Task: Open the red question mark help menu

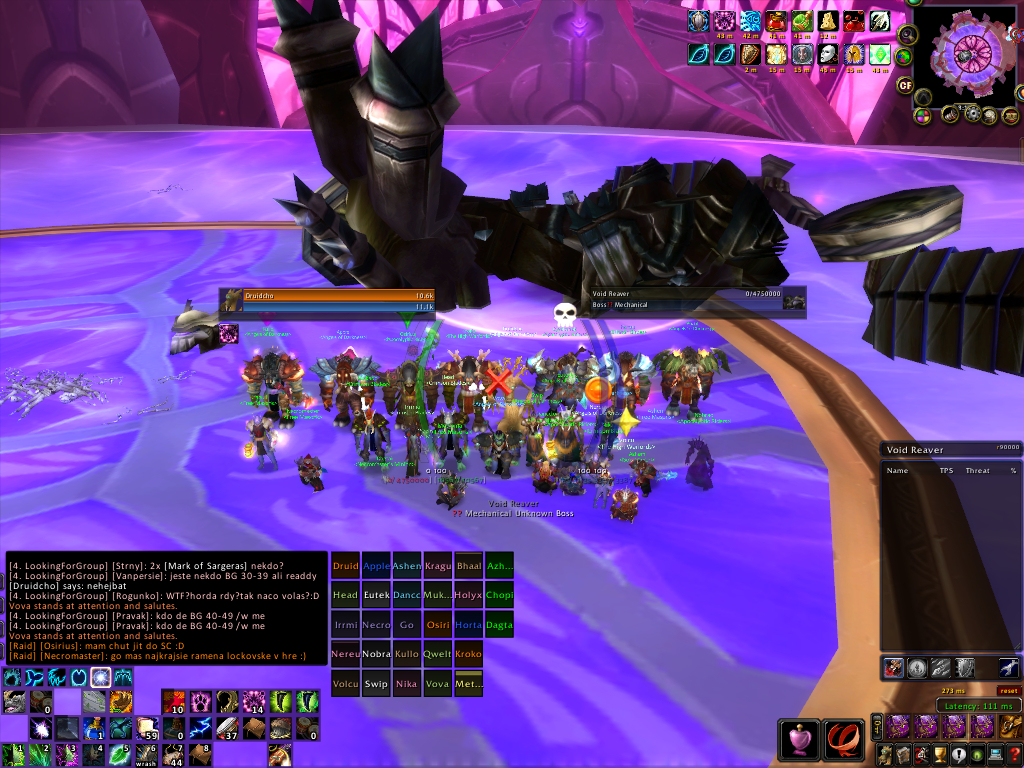Action: (1014, 753)
